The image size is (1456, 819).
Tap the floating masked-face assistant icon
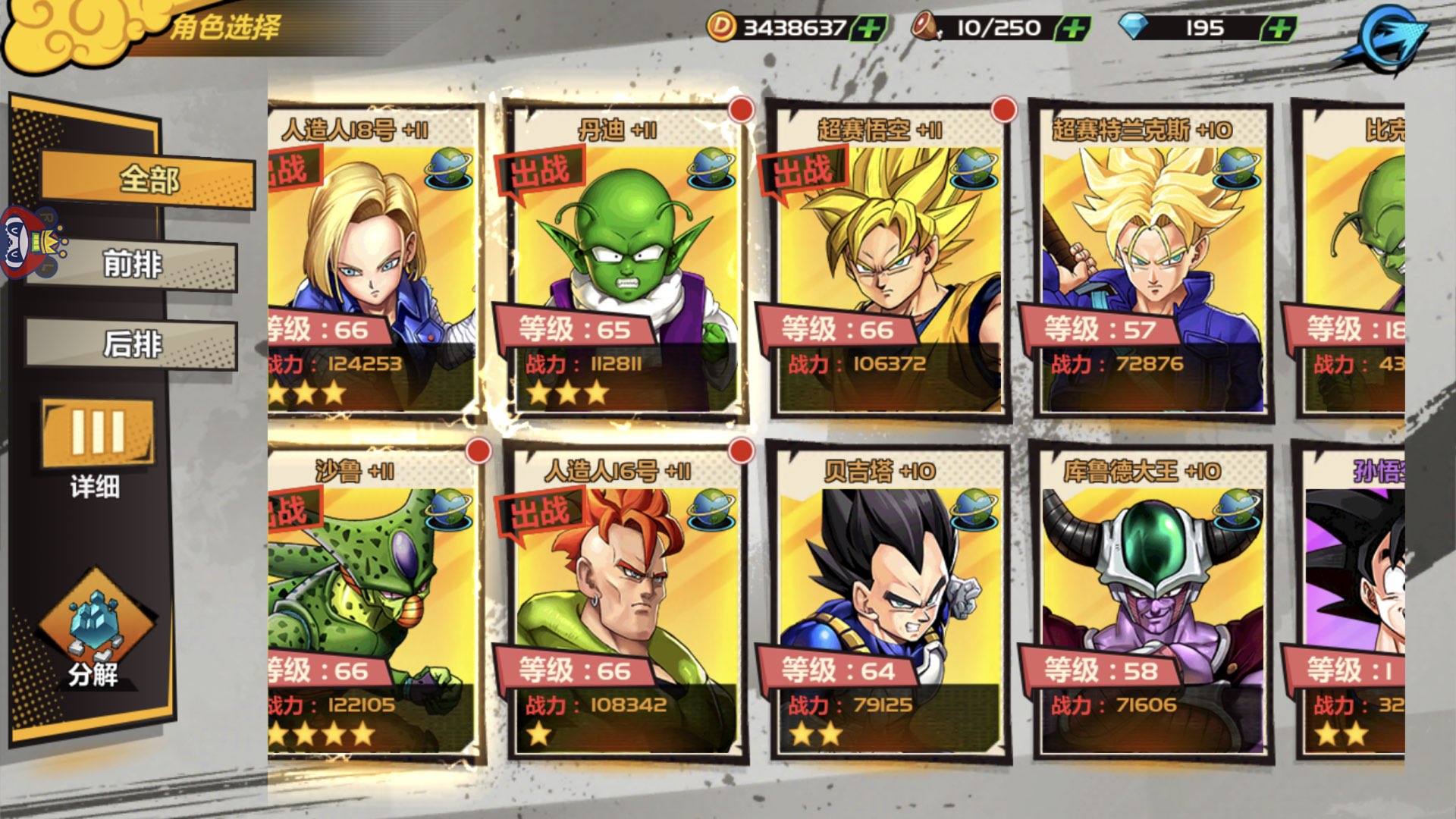[x=30, y=244]
